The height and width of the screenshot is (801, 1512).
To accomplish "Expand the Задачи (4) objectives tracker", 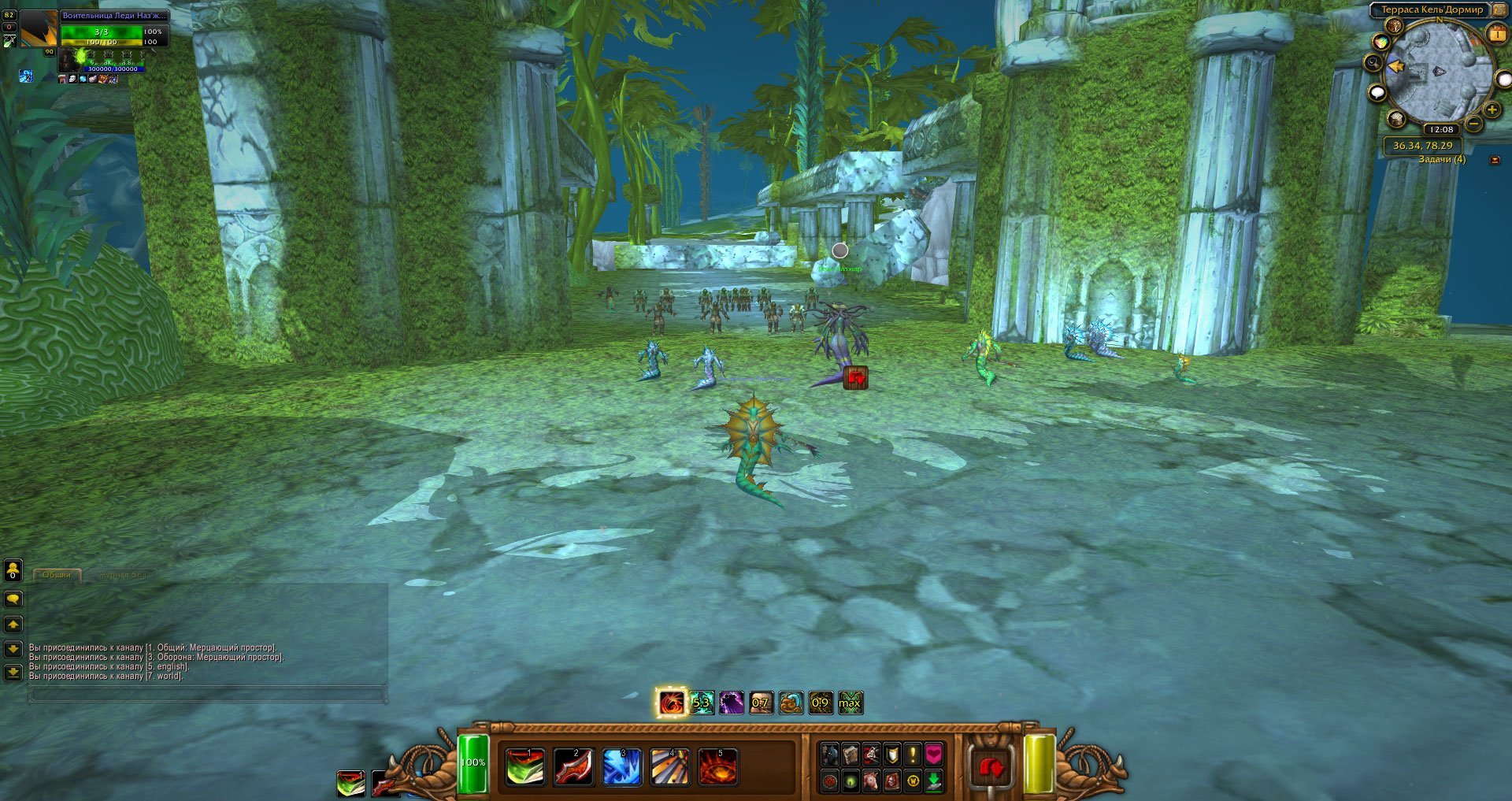I will (x=1441, y=160).
